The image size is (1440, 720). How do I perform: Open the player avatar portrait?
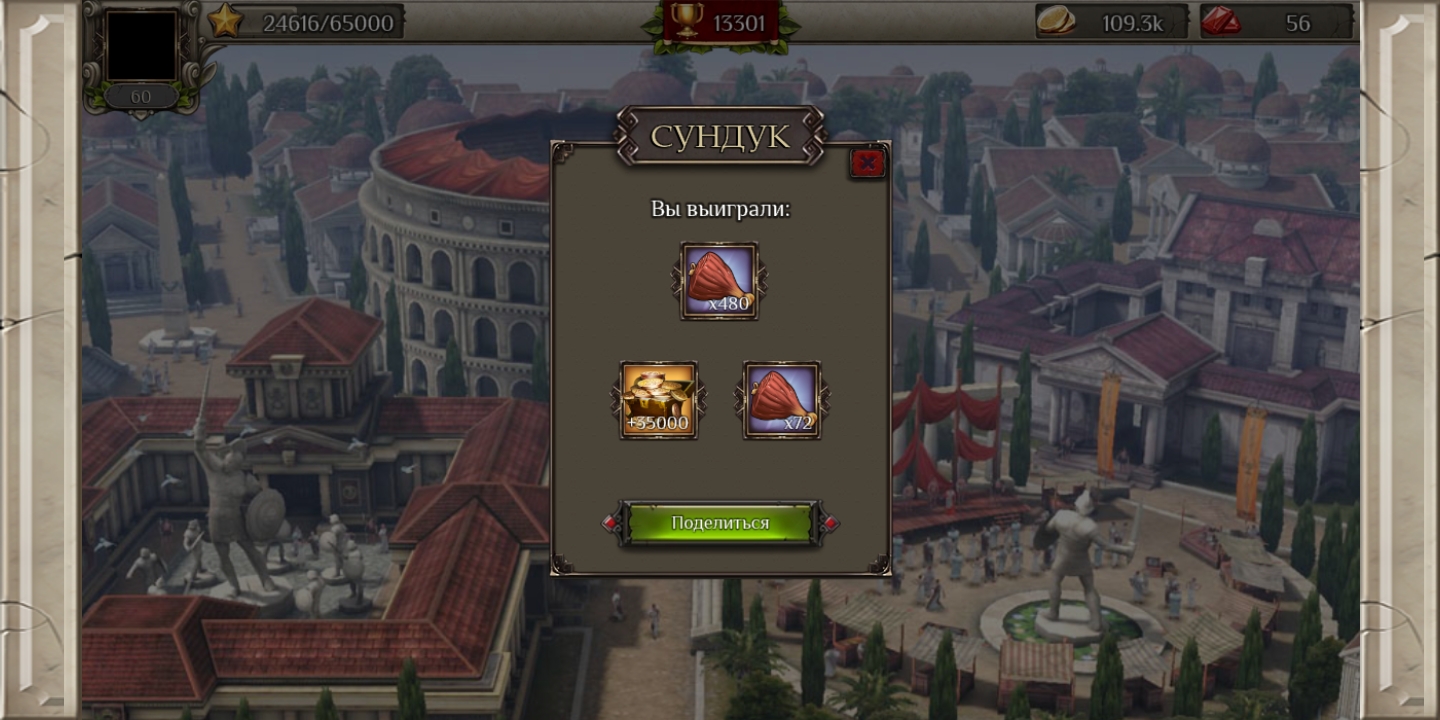tap(142, 46)
